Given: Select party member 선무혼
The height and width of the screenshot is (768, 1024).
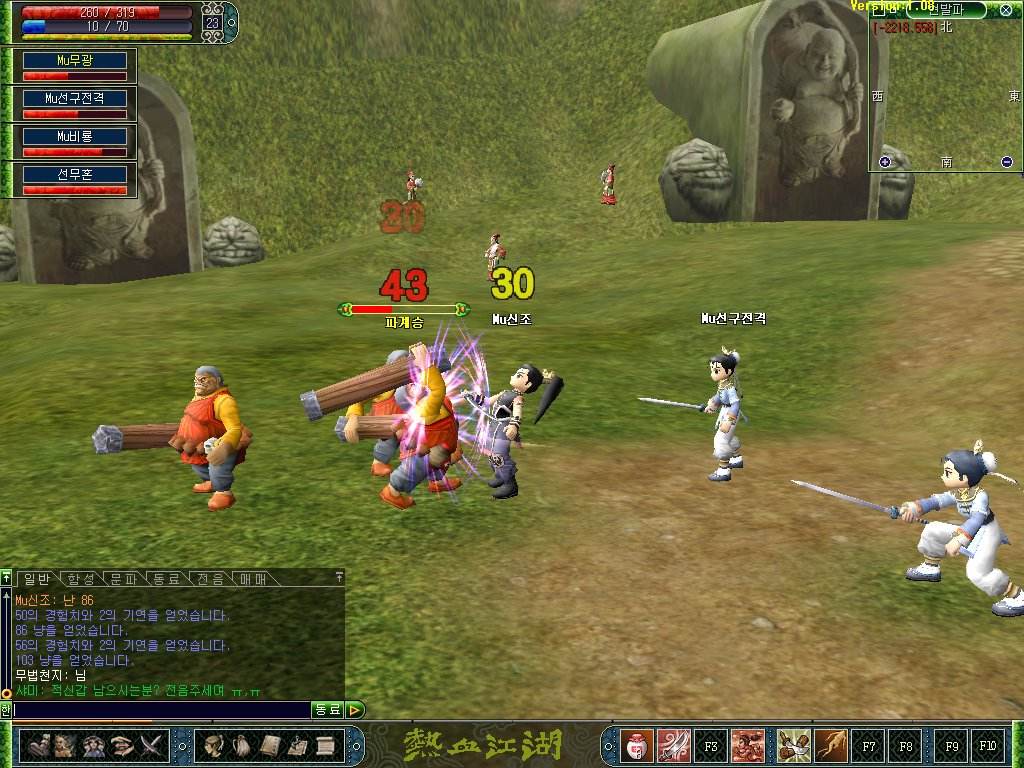Looking at the screenshot, I should tap(76, 174).
